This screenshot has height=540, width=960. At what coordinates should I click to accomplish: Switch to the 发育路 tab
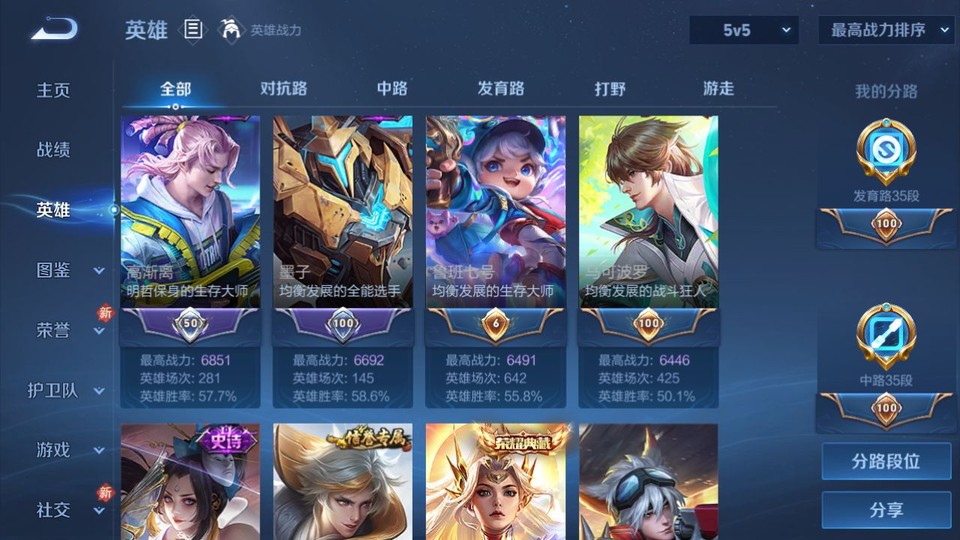[500, 88]
